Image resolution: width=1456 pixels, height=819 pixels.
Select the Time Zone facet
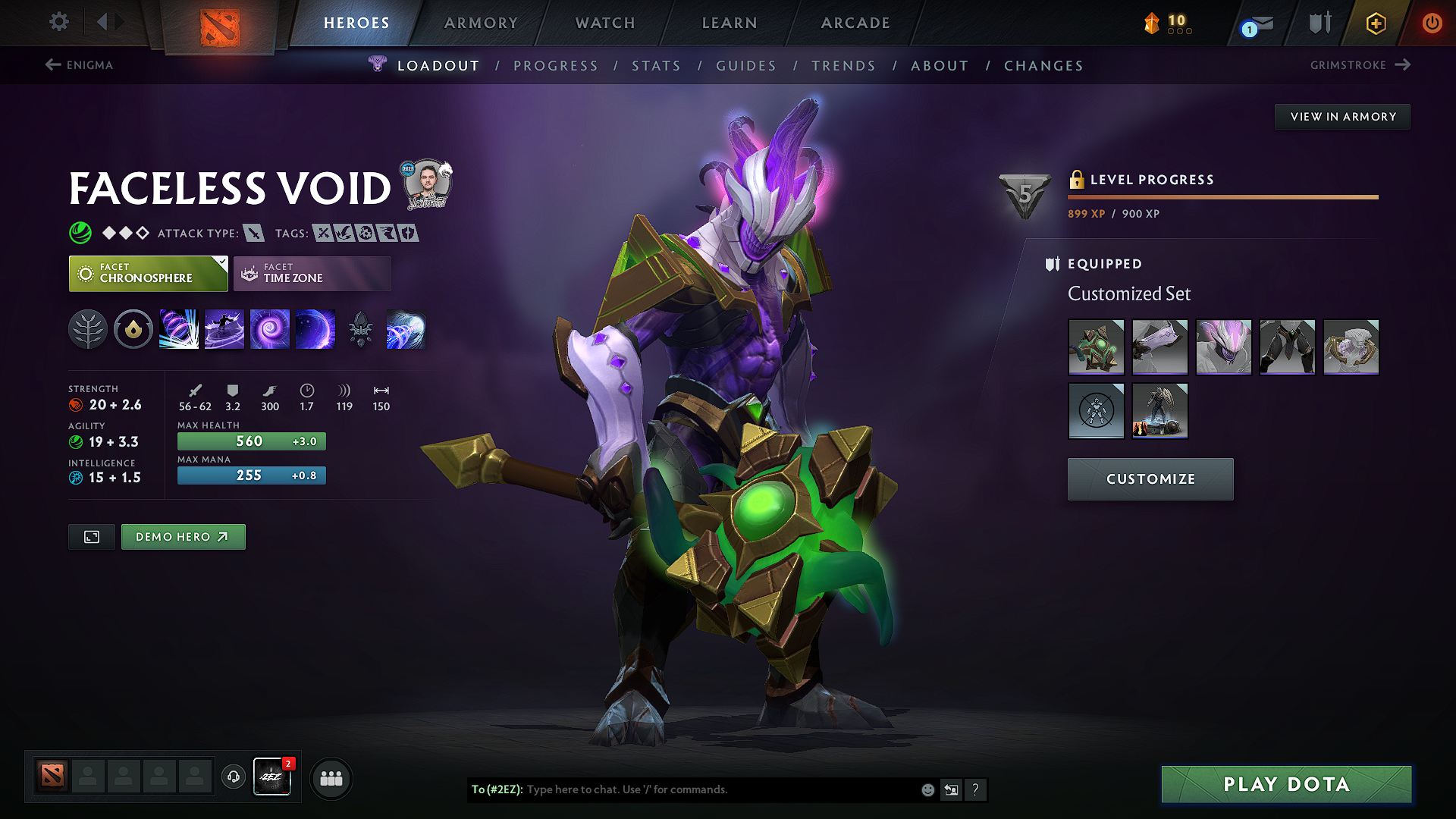click(312, 273)
